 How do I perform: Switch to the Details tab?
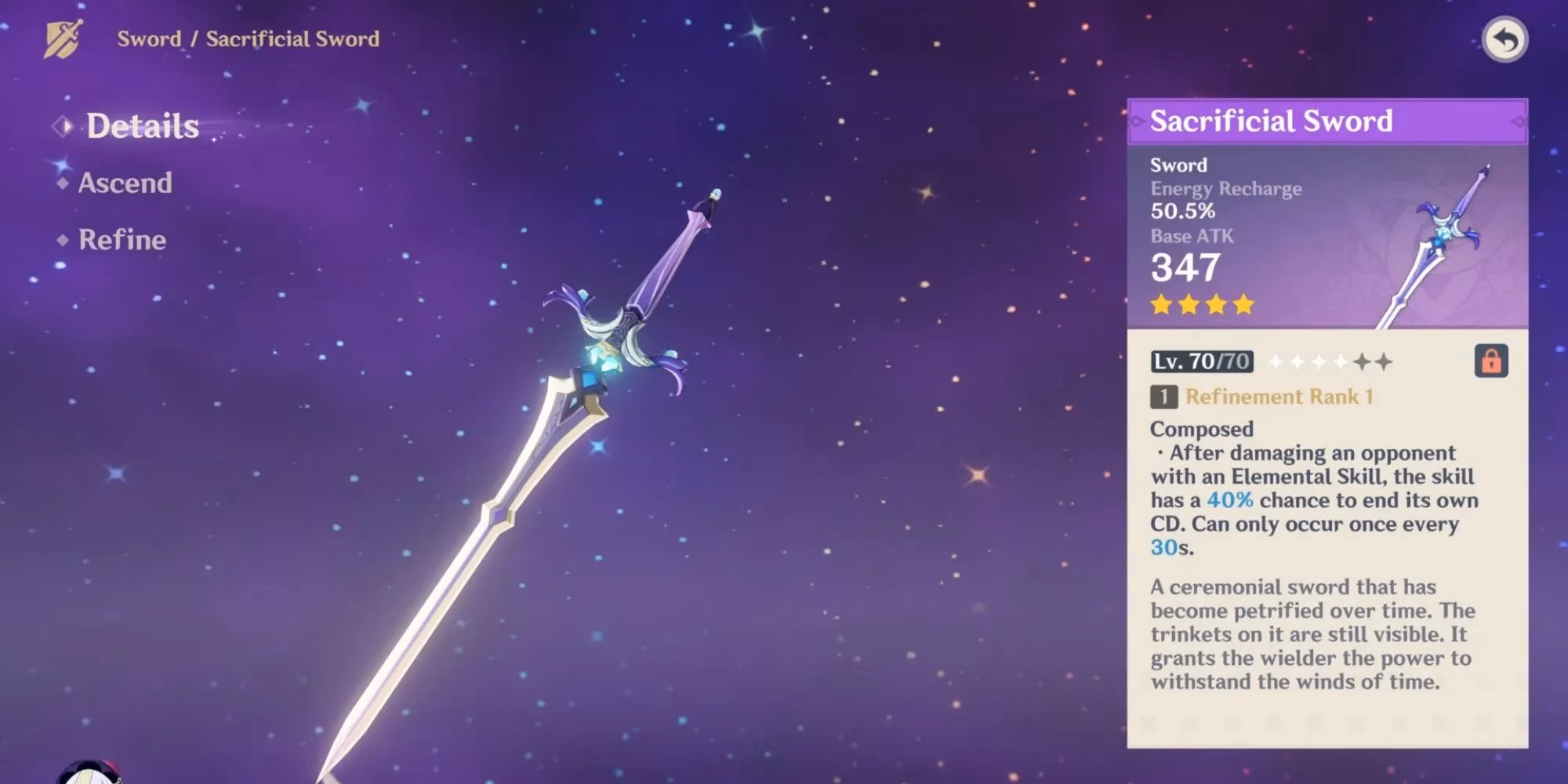click(142, 126)
